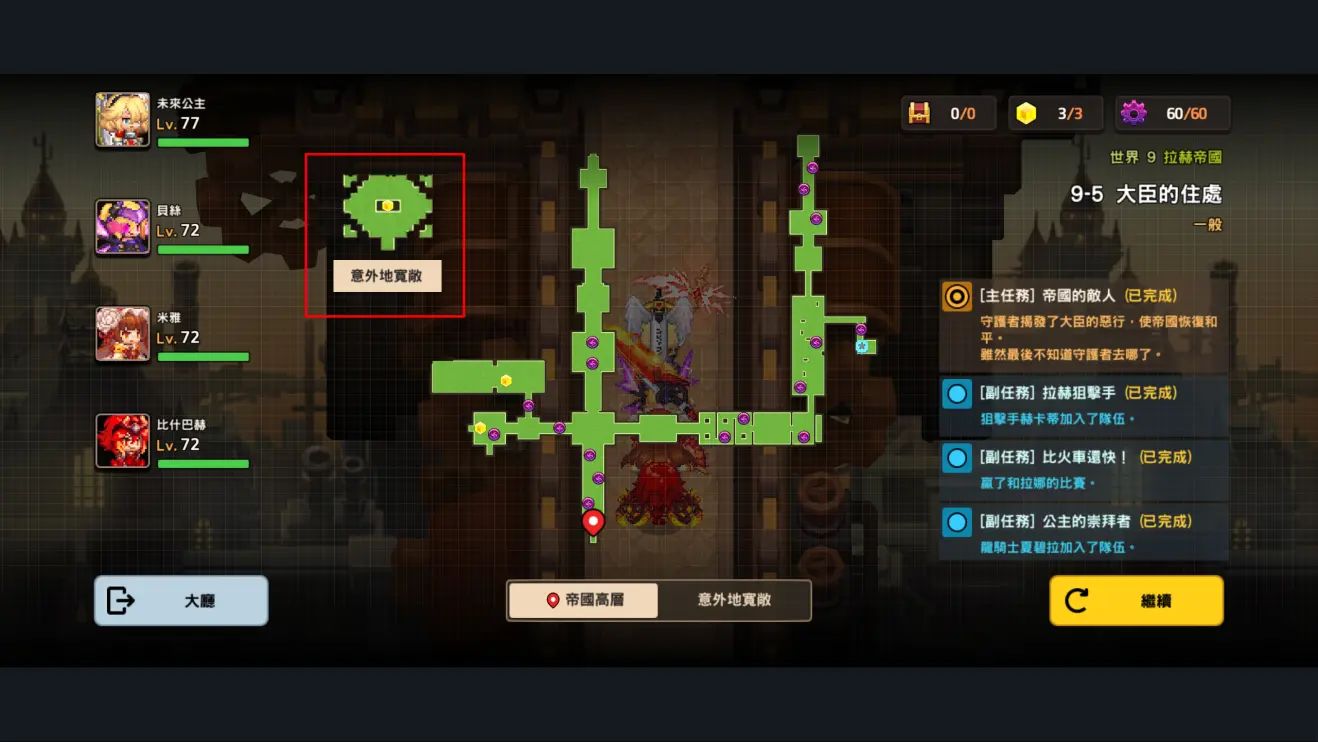The width and height of the screenshot is (1318, 742).
Task: Open side quest 拉赫狙擊手 entry
Action: 1084,404
